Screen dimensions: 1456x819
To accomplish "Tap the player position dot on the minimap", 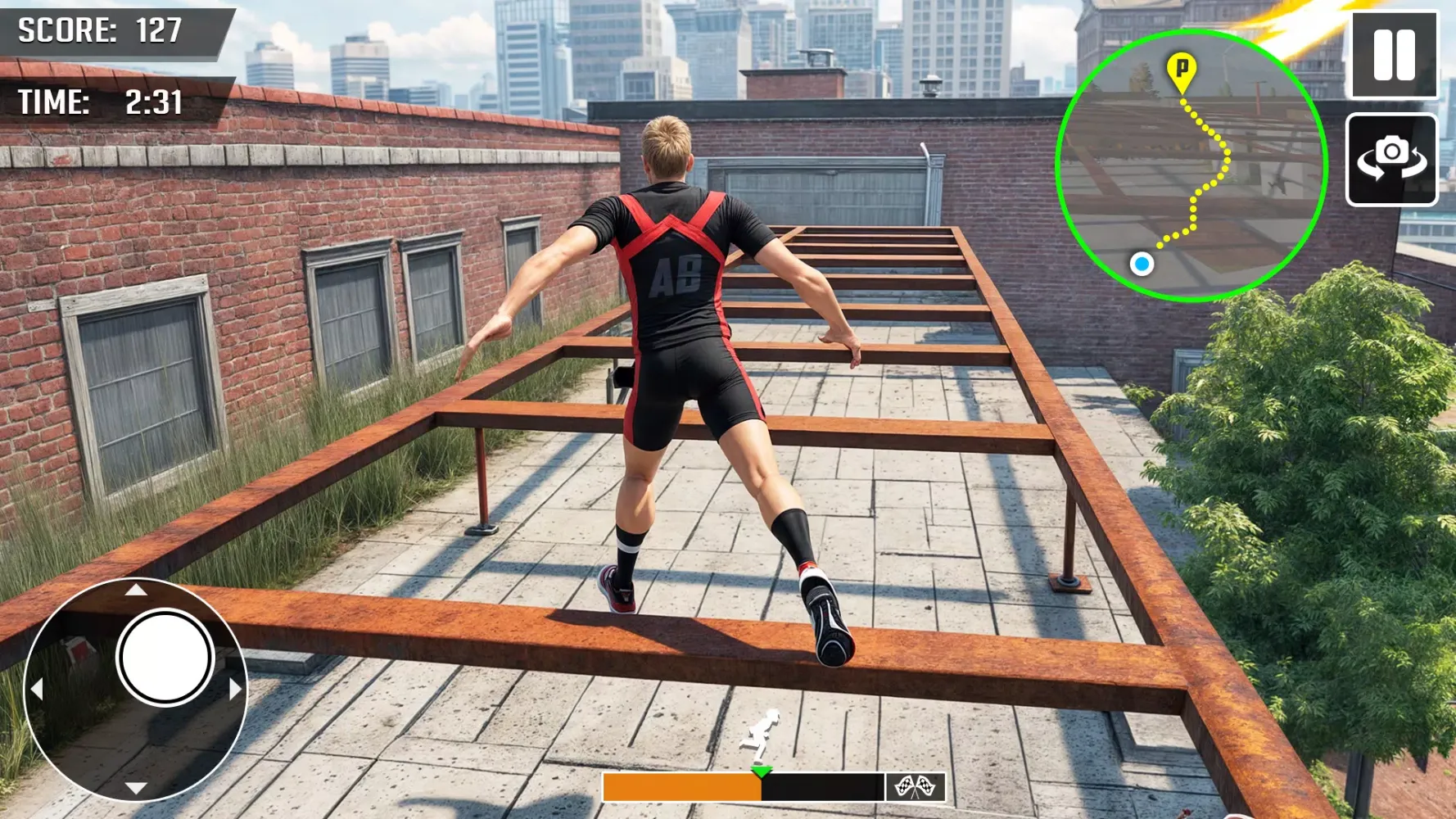I will tap(1142, 264).
